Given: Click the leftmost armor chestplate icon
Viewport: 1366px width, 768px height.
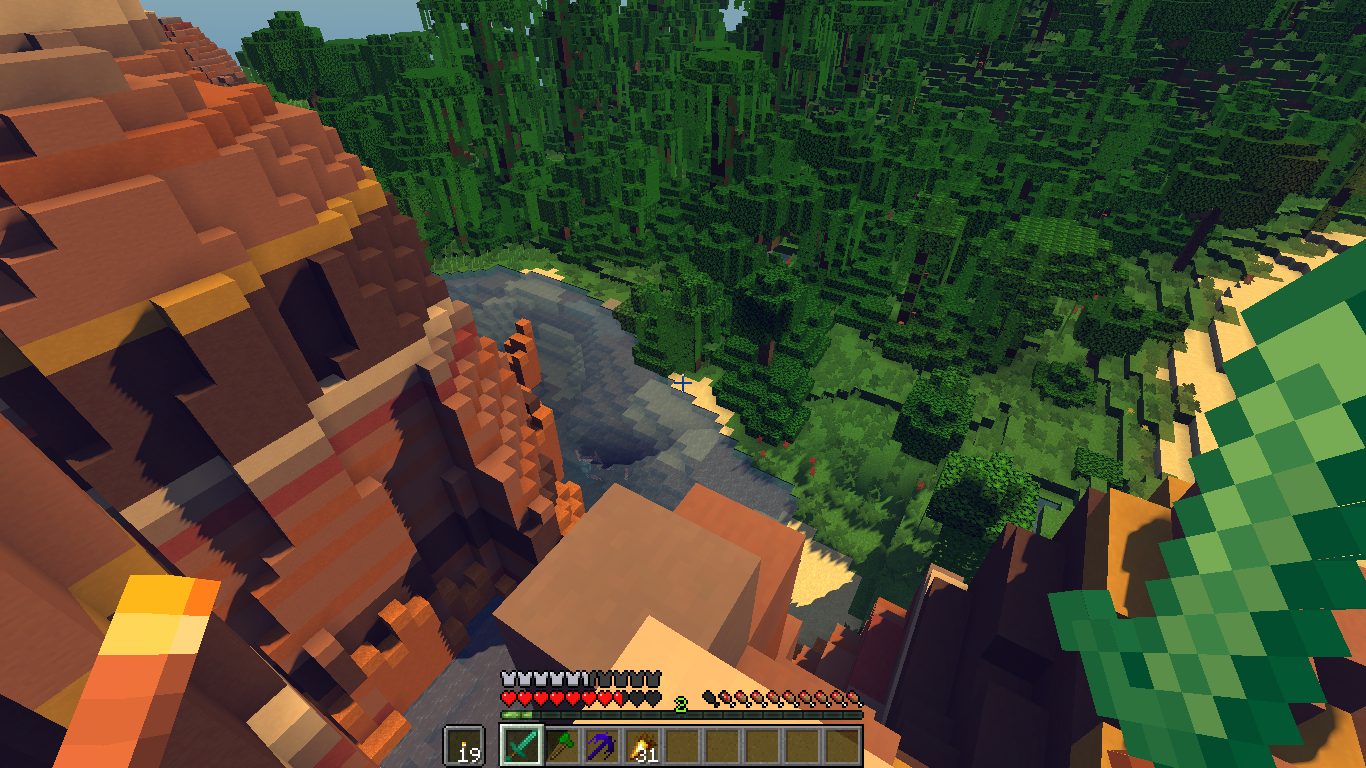Looking at the screenshot, I should point(508,677).
